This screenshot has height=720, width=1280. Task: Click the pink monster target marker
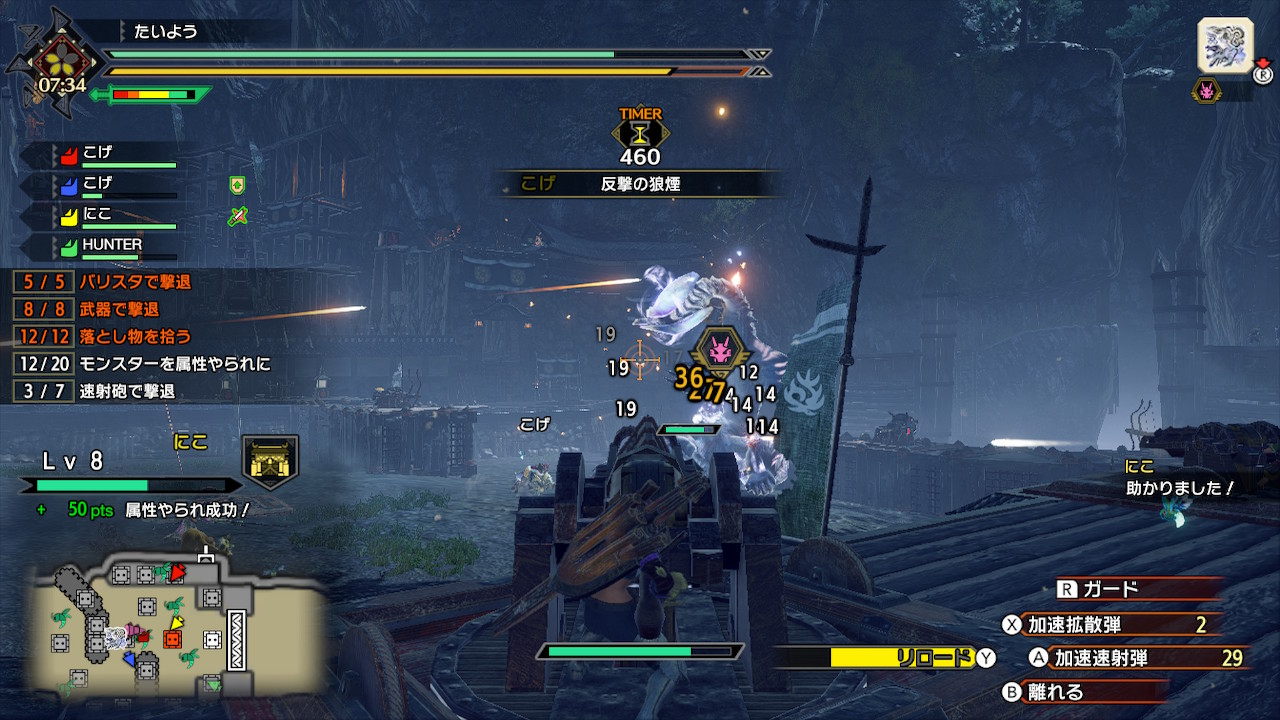(719, 351)
